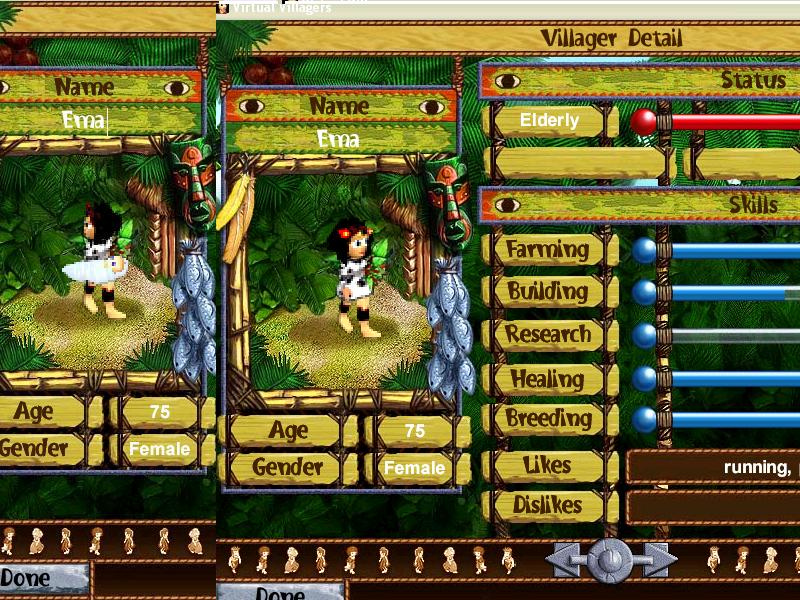The height and width of the screenshot is (600, 800).
Task: Select the Breeding skill plaque
Action: (x=547, y=419)
